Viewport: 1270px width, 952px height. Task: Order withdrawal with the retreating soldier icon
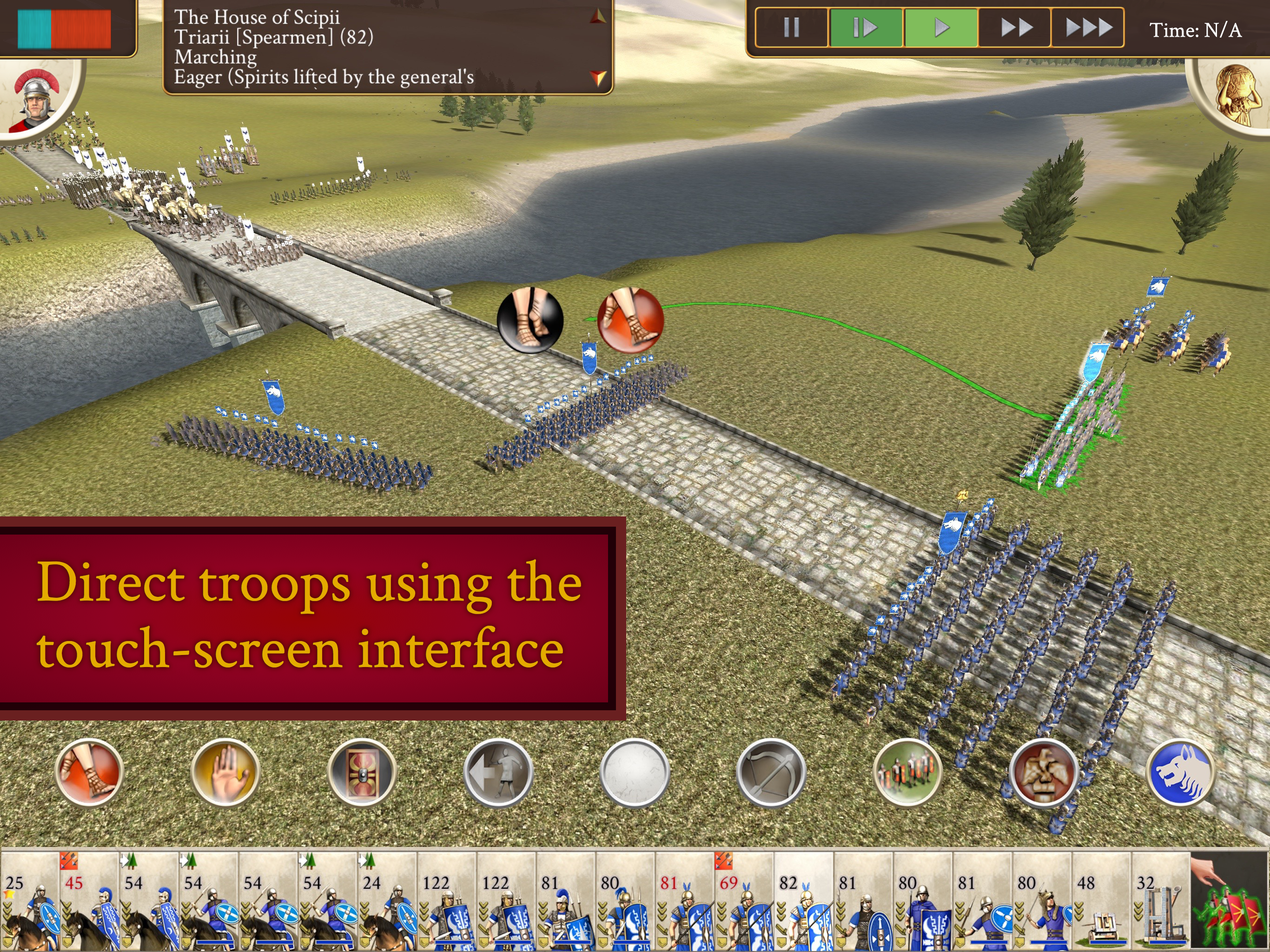click(x=498, y=772)
